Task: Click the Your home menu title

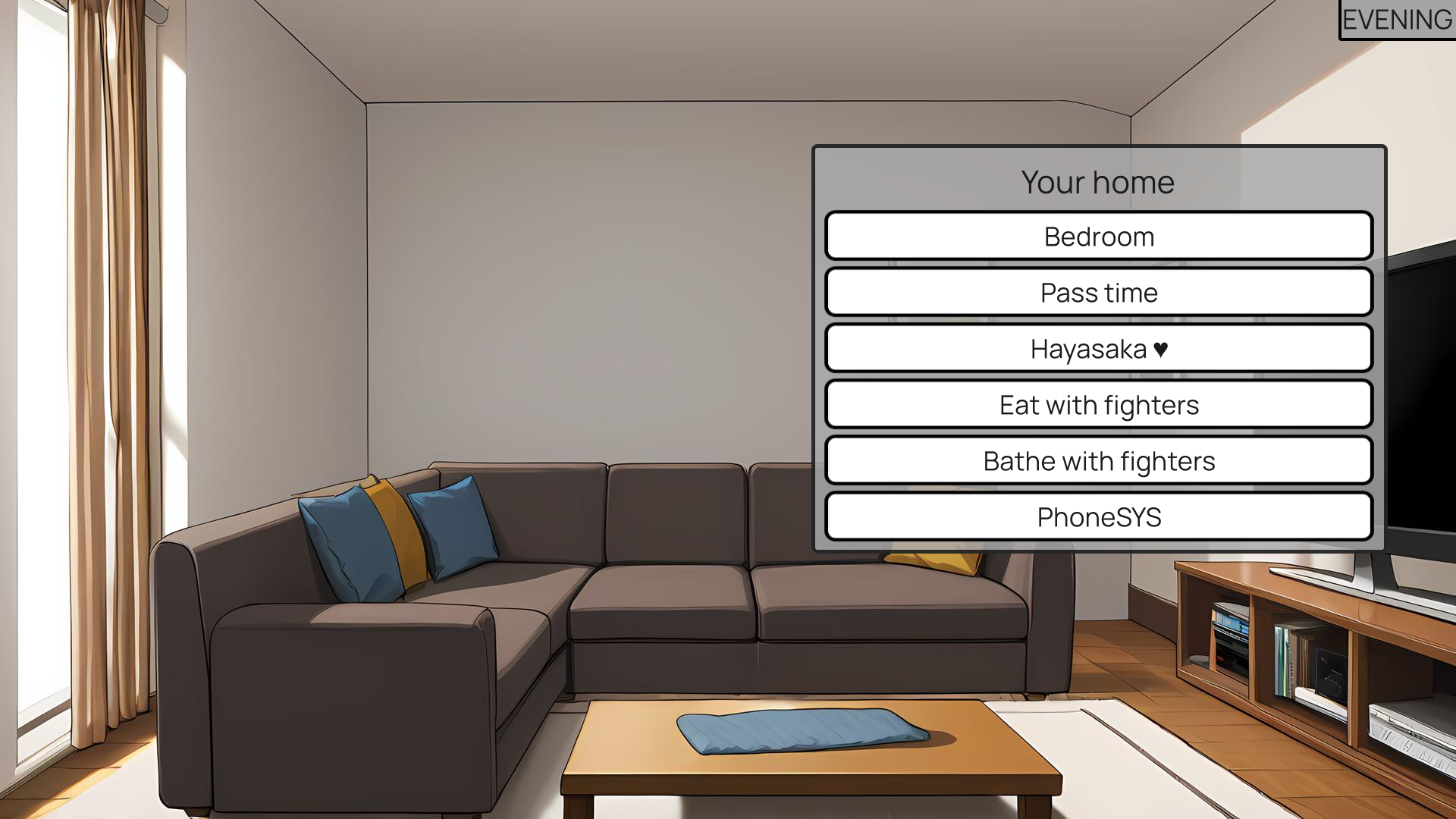Action: [x=1098, y=182]
